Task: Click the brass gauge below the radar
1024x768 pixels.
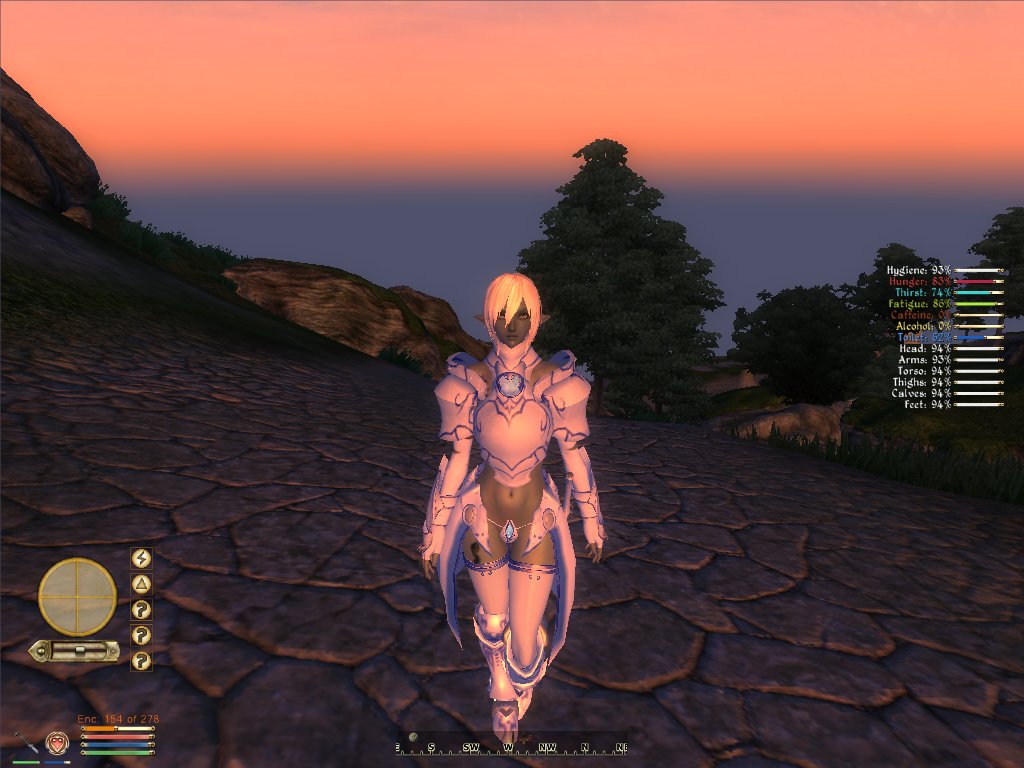Action: pyautogui.click(x=75, y=651)
